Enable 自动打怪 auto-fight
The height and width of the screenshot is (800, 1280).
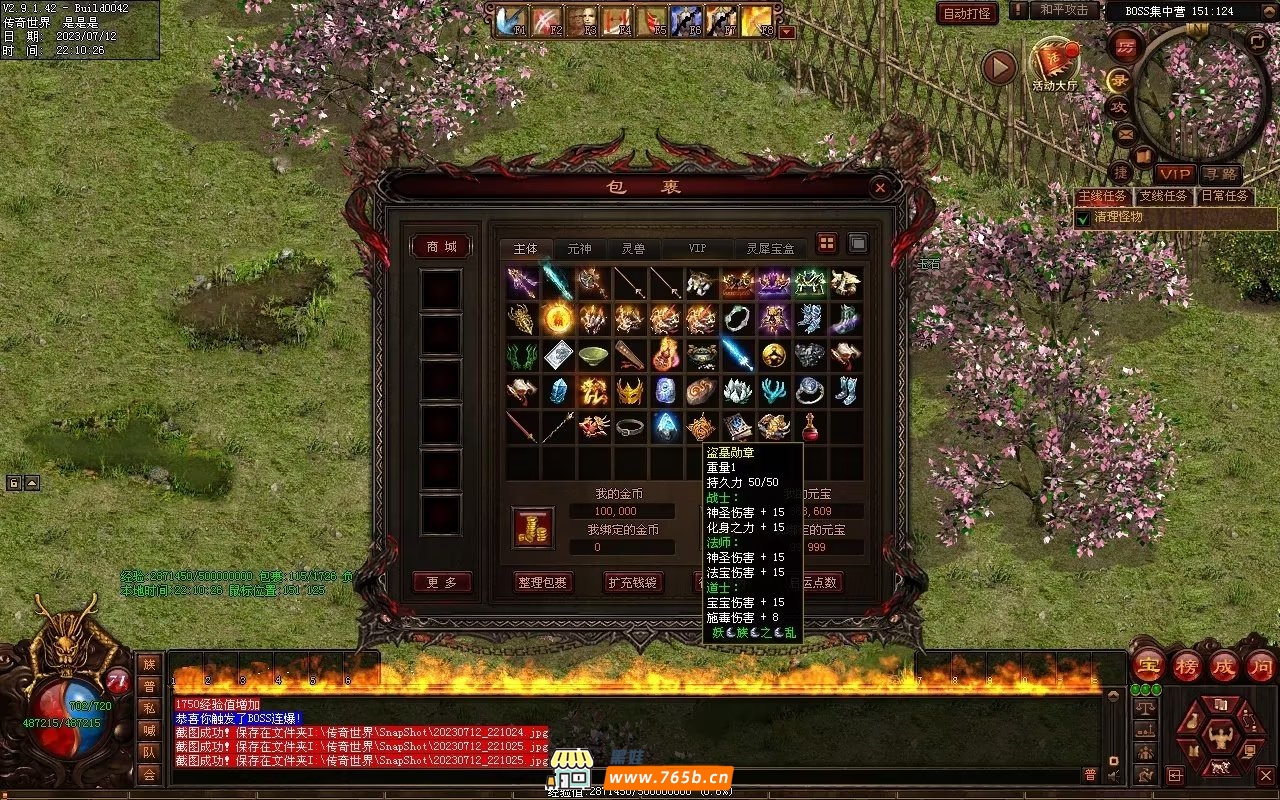967,13
